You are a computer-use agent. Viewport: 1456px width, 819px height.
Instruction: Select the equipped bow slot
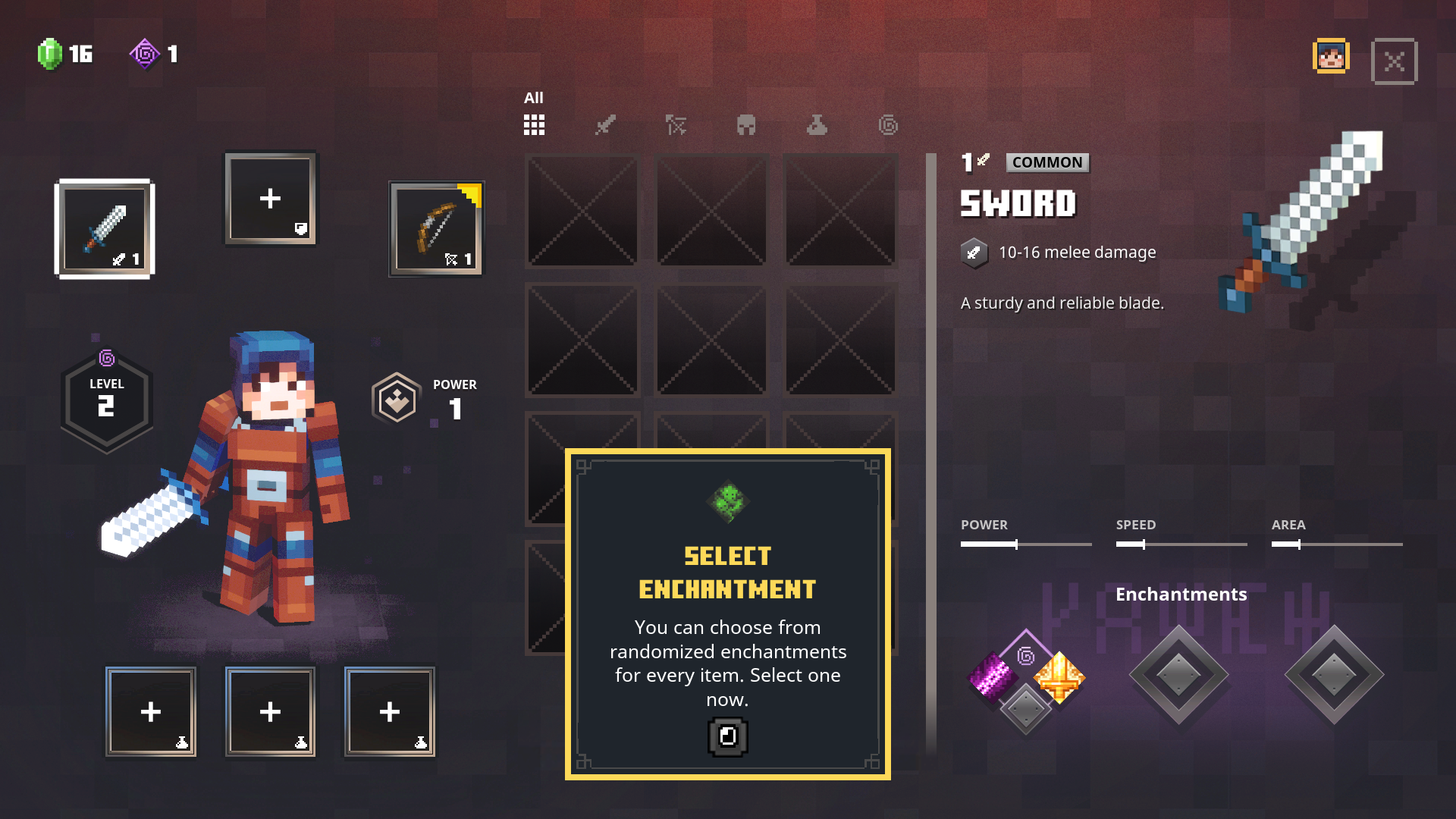(x=436, y=229)
